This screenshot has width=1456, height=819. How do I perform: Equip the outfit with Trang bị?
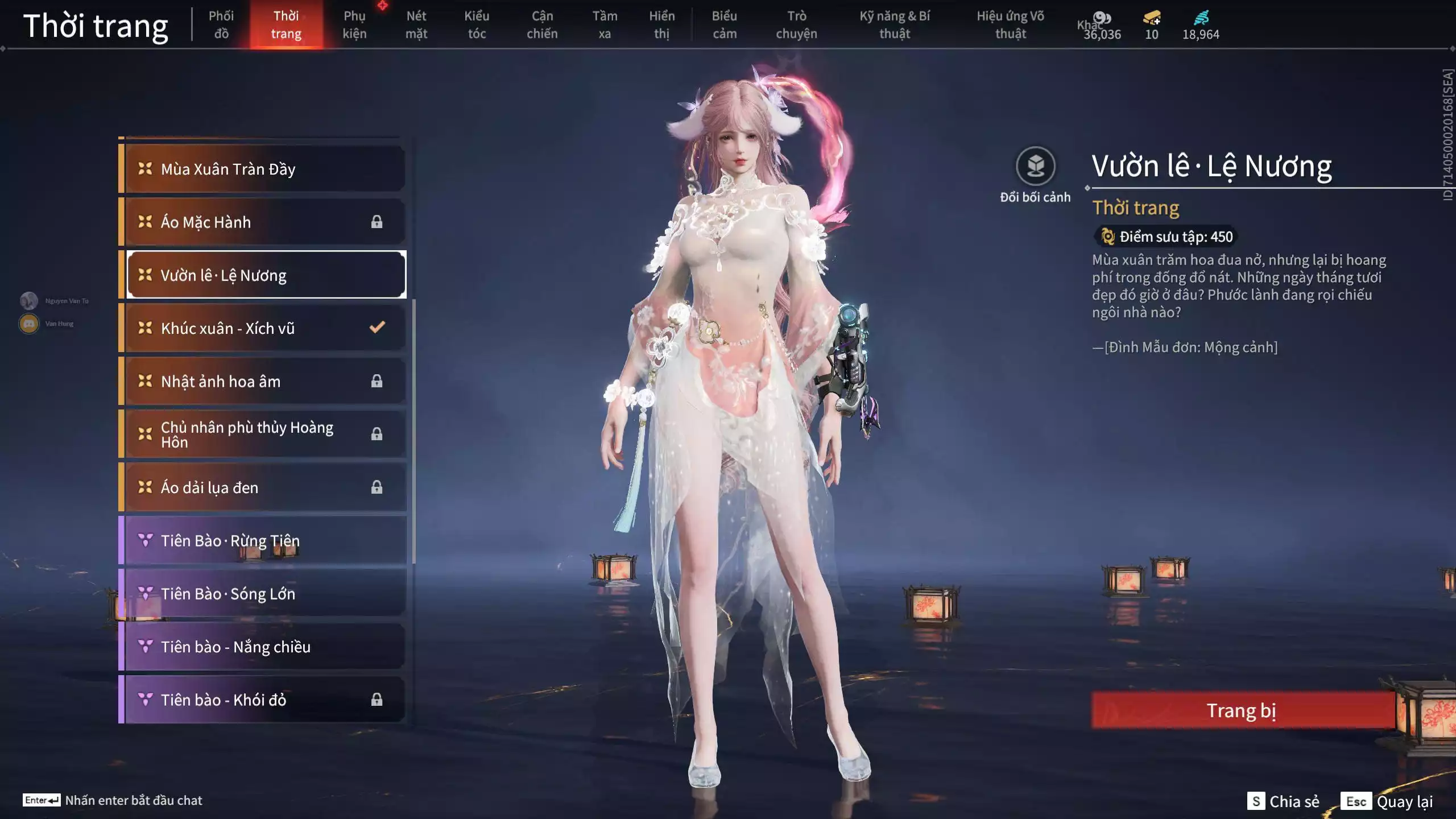pos(1242,710)
